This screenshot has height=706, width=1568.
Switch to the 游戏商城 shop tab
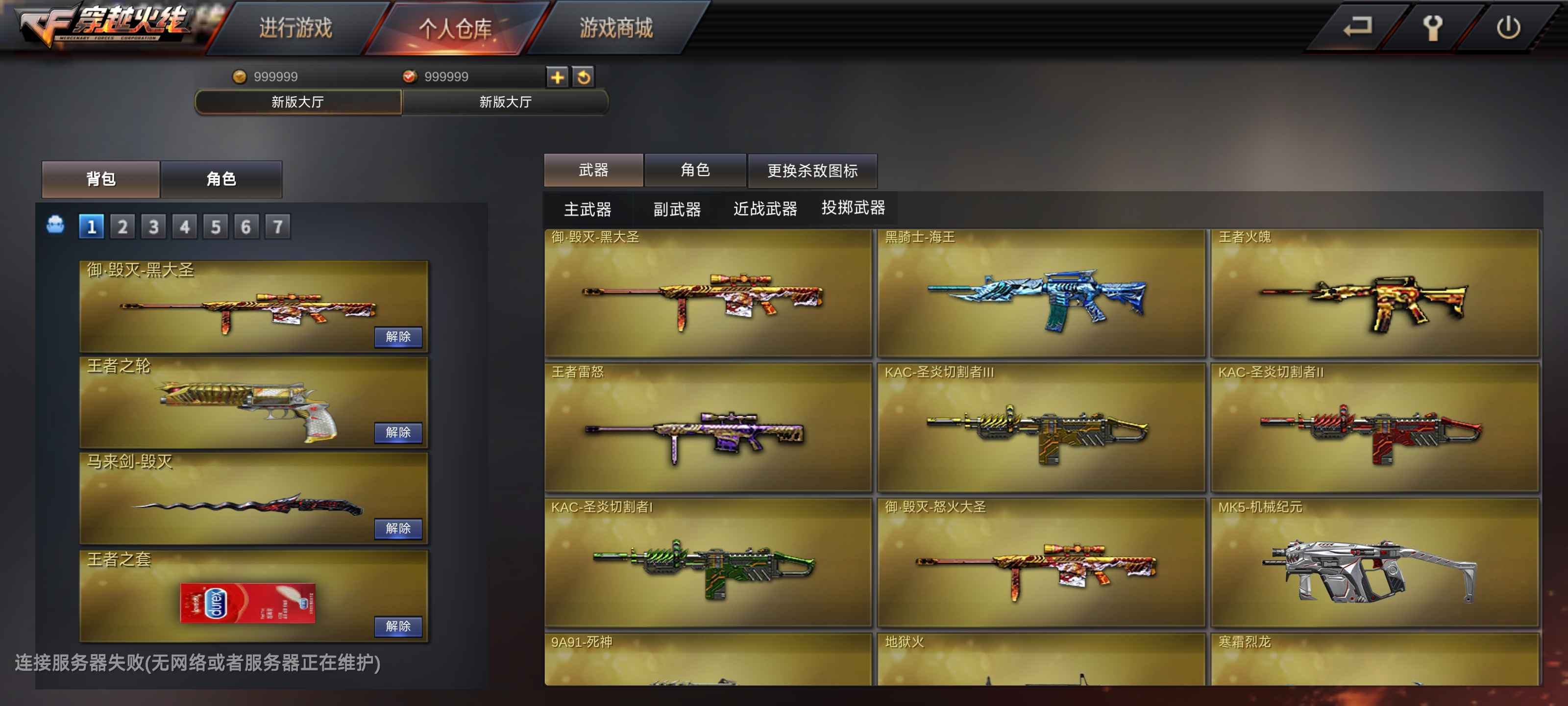(615, 28)
